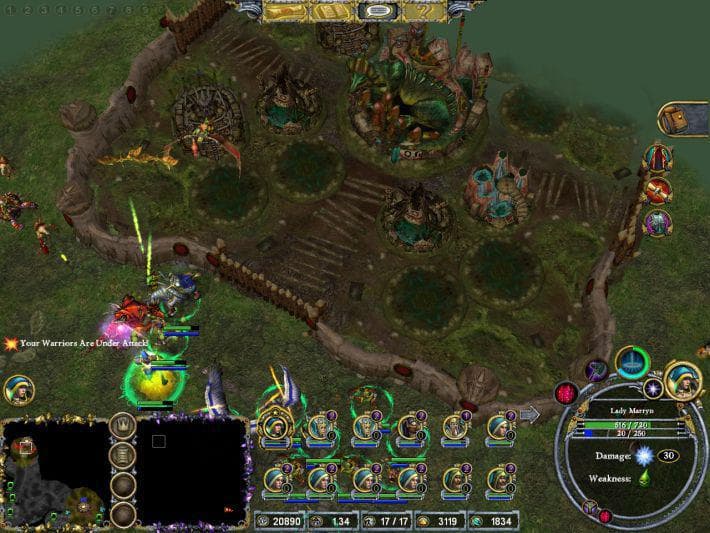
Task: Click the crown button beside the minimap
Action: [123, 424]
